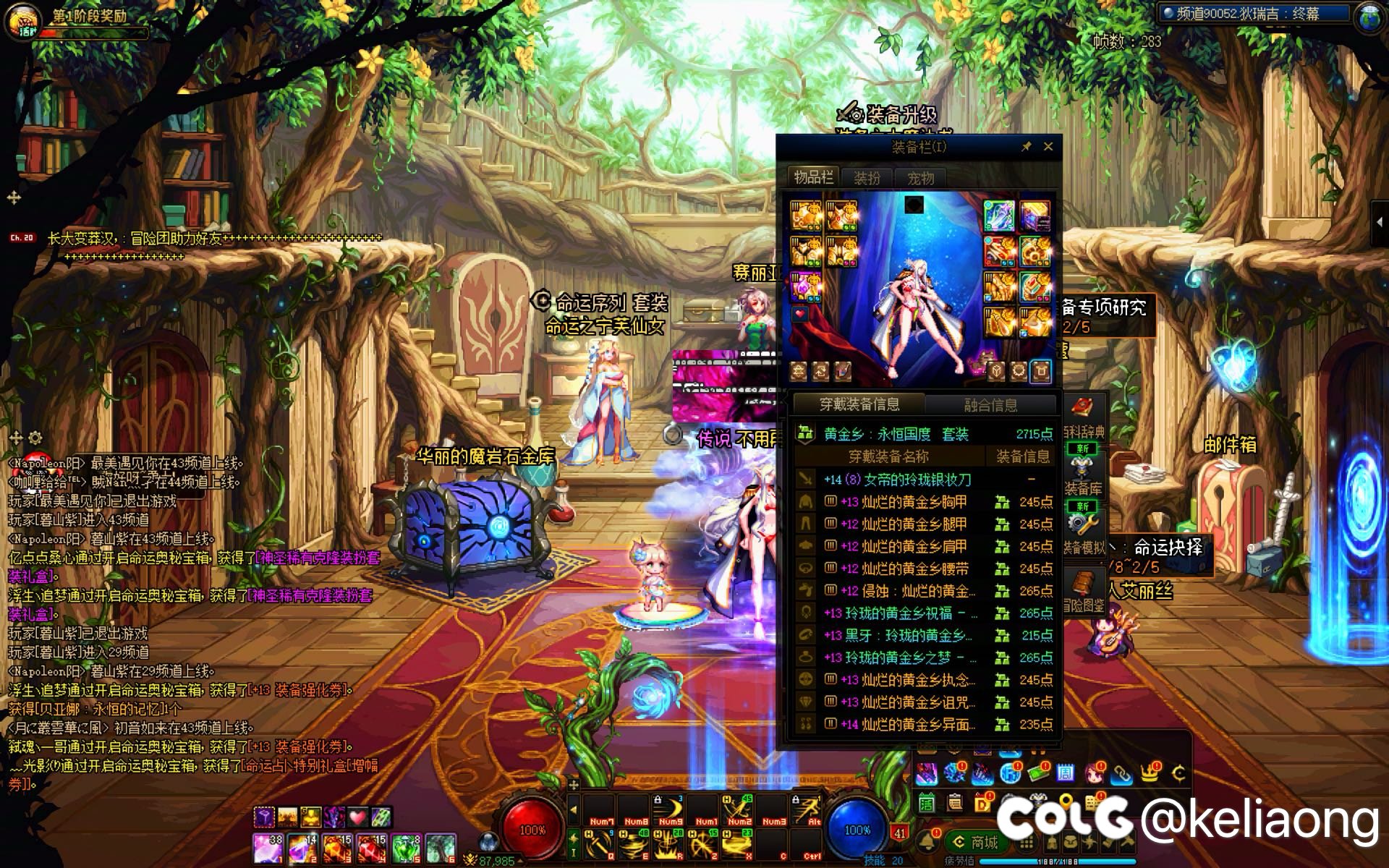Show the 融合信息 tab
This screenshot has height=868, width=1389.
(990, 405)
